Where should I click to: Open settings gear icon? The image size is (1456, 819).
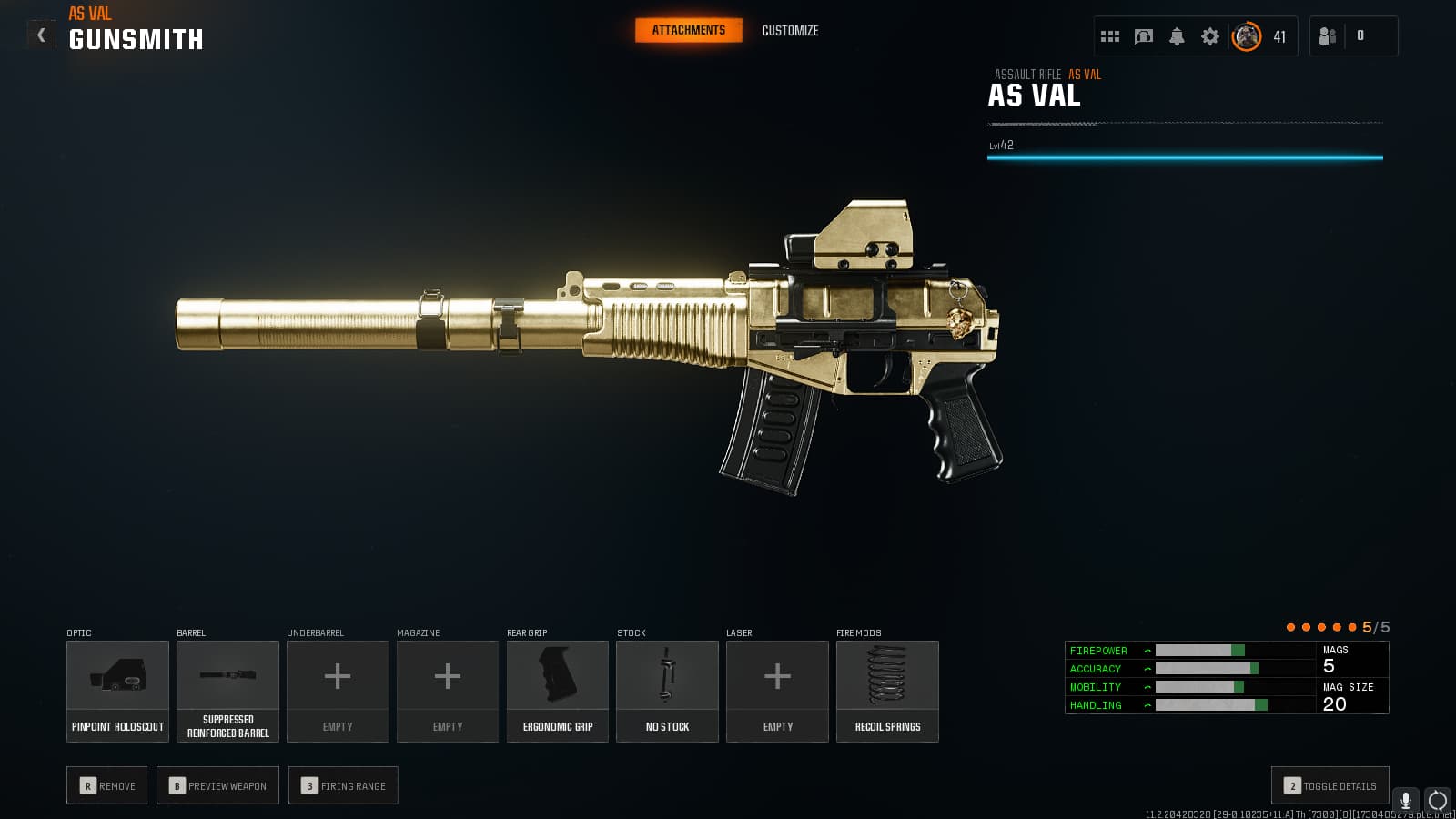click(x=1209, y=36)
